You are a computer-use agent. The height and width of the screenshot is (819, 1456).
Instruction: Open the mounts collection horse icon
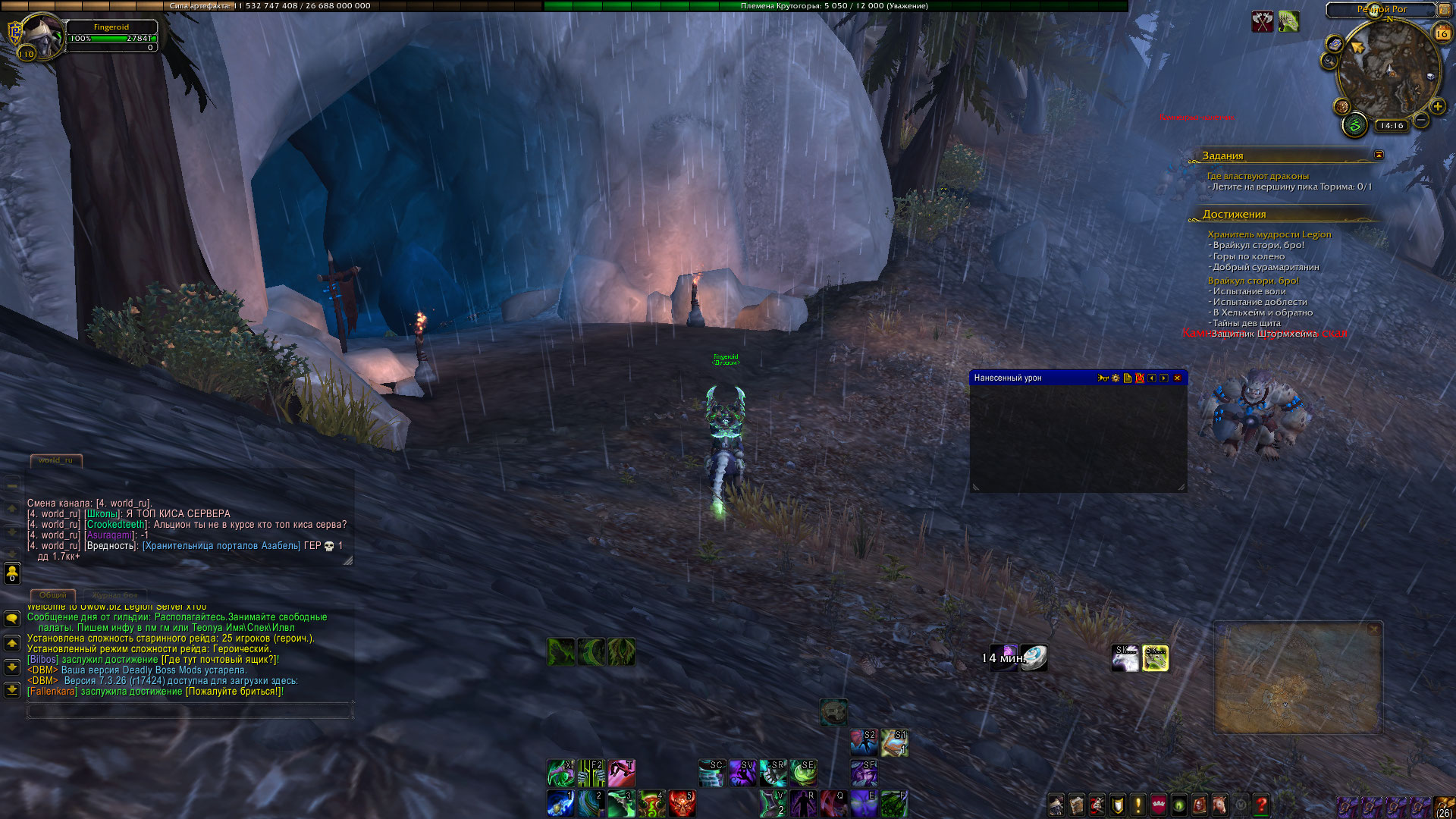[x=1220, y=805]
